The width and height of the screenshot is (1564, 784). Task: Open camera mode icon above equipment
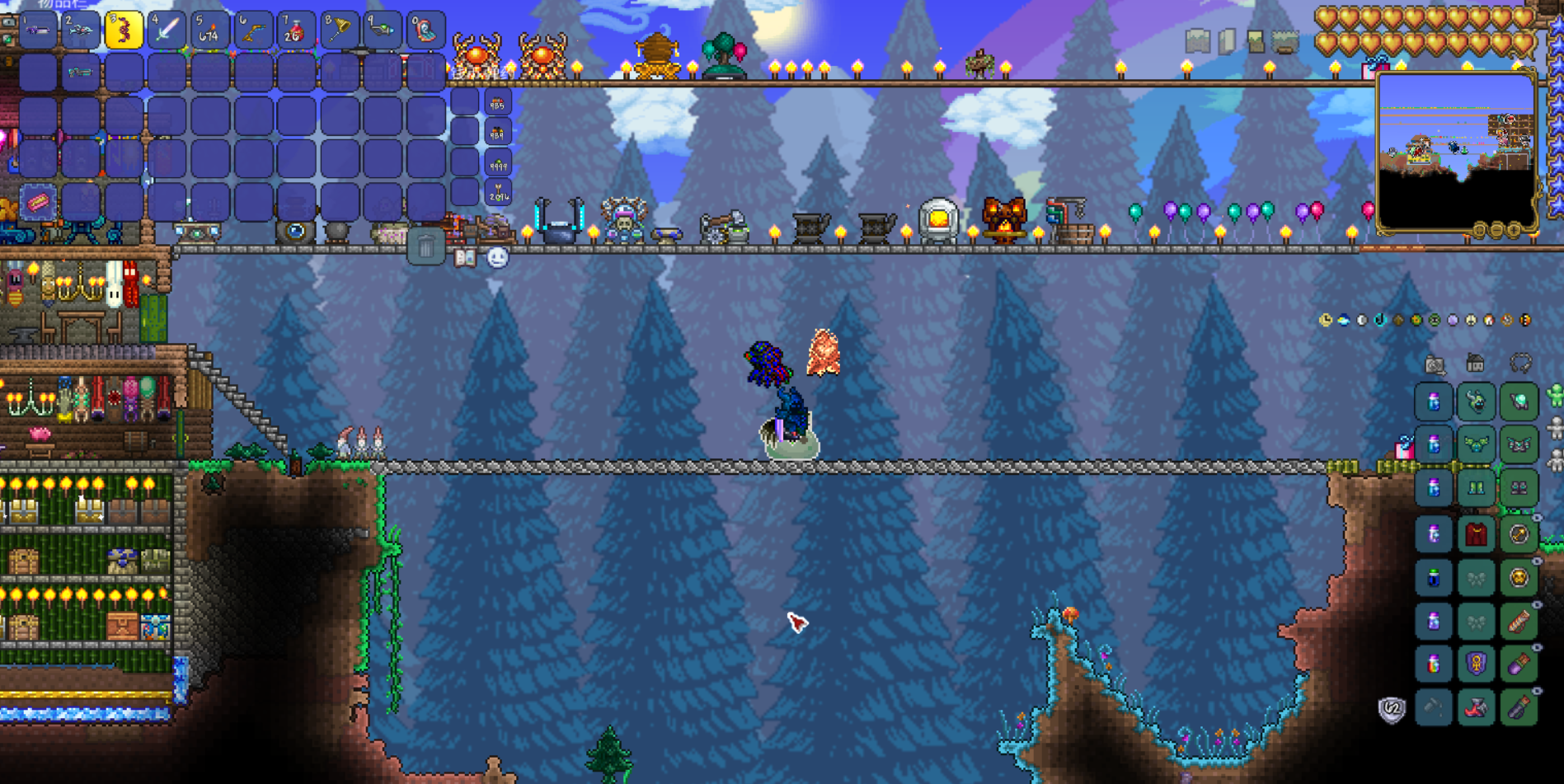[x=1435, y=364]
